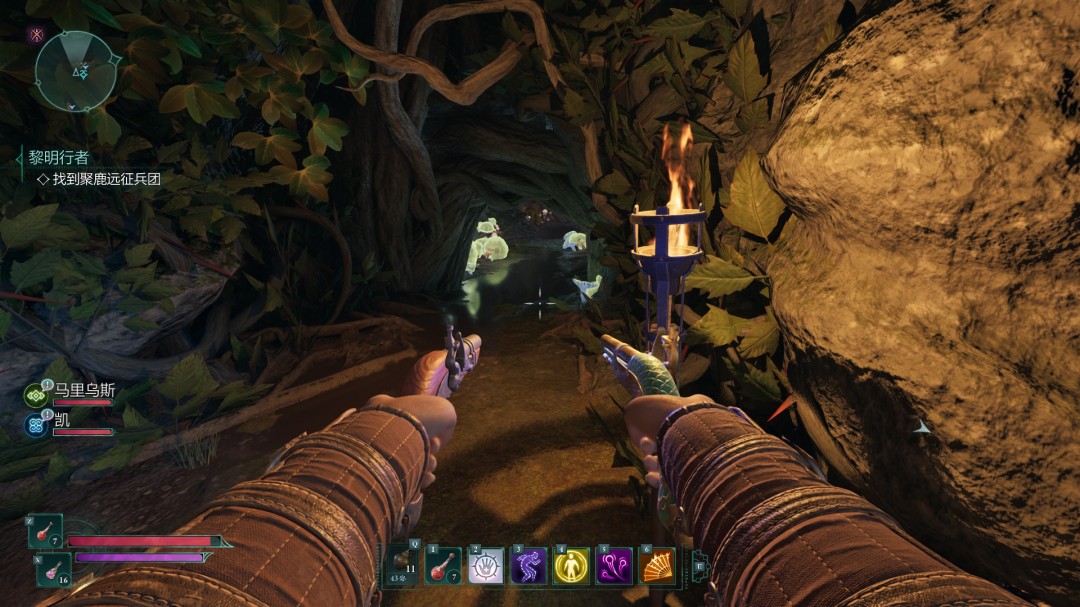Viewport: 1080px width, 607px height.
Task: Click the purple status effect icon beside minimap
Action: pos(38,34)
